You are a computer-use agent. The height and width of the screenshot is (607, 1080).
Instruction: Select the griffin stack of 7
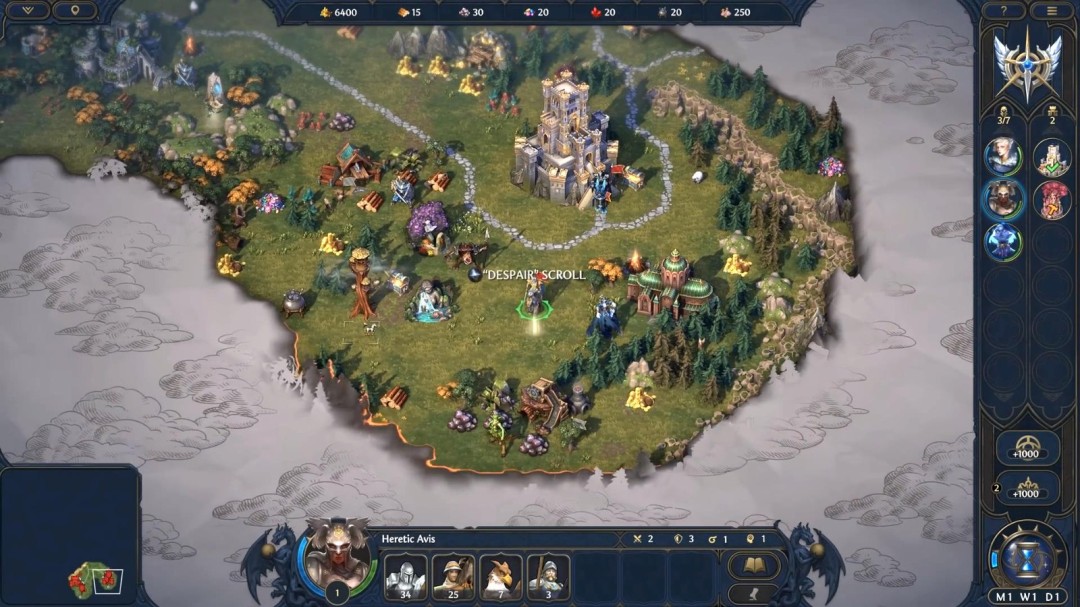click(x=500, y=576)
